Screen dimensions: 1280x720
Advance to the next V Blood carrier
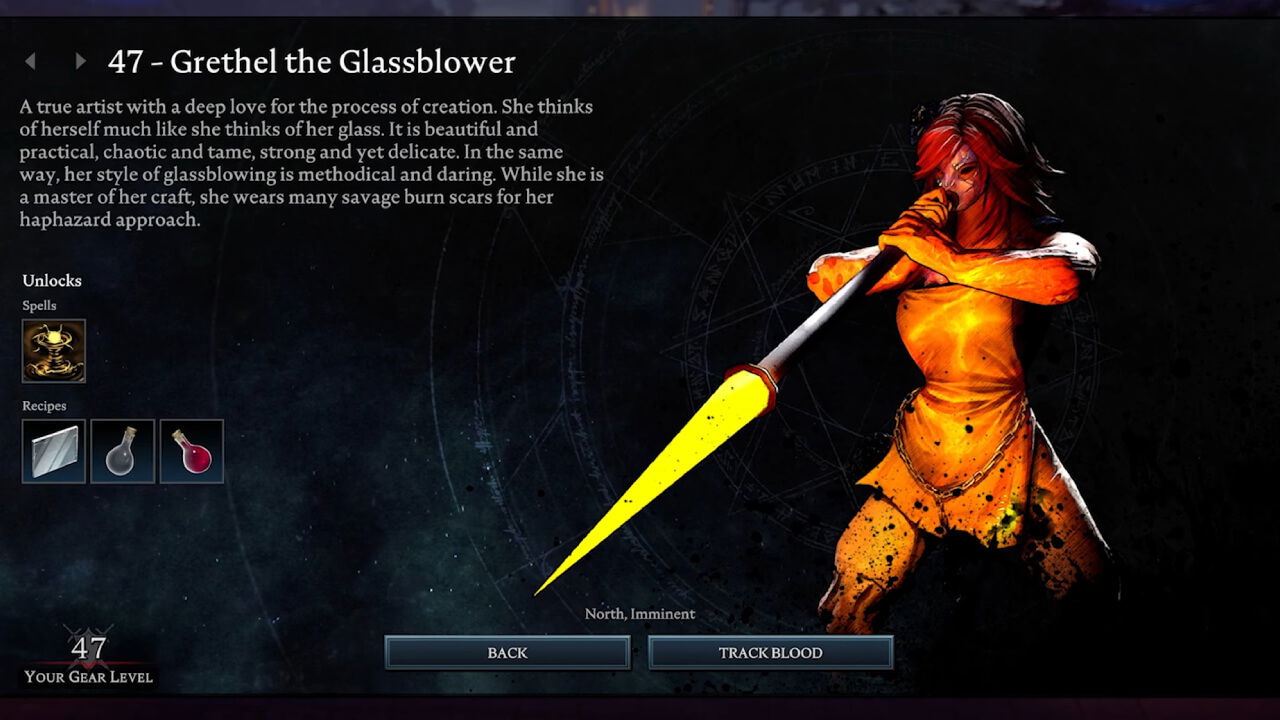80,62
